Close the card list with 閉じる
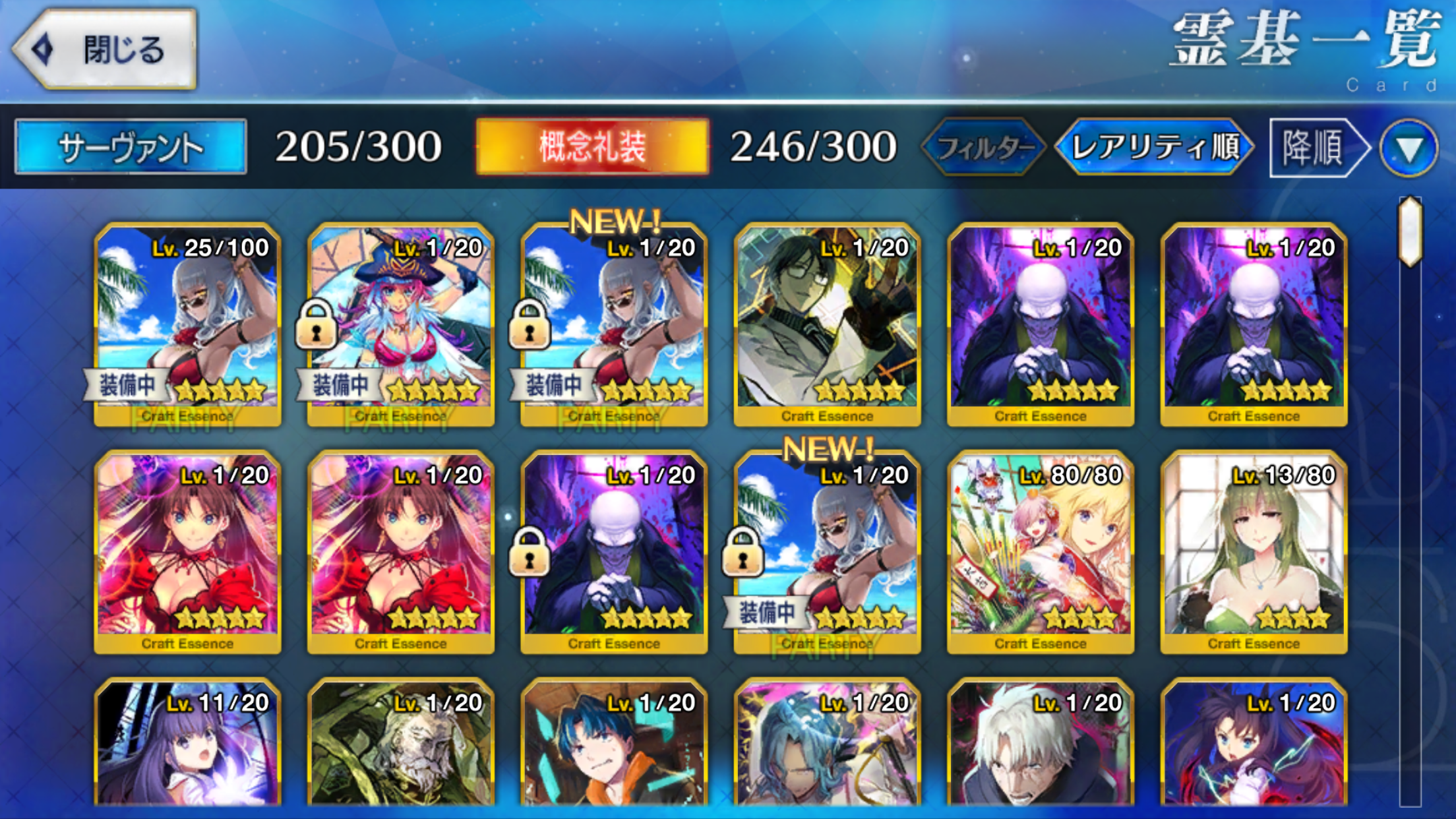Screen dimensions: 1456x819 (106, 49)
